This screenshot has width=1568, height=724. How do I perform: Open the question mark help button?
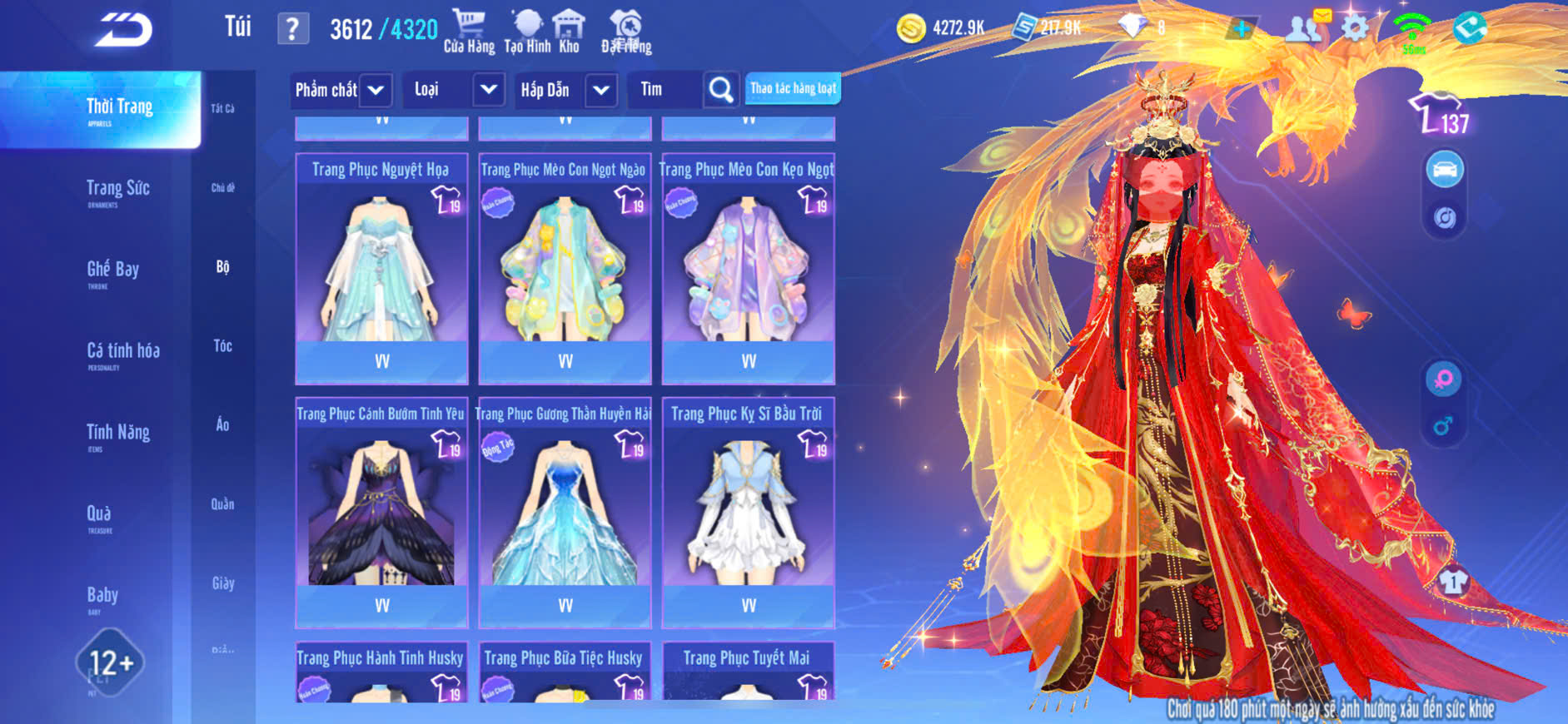[292, 29]
